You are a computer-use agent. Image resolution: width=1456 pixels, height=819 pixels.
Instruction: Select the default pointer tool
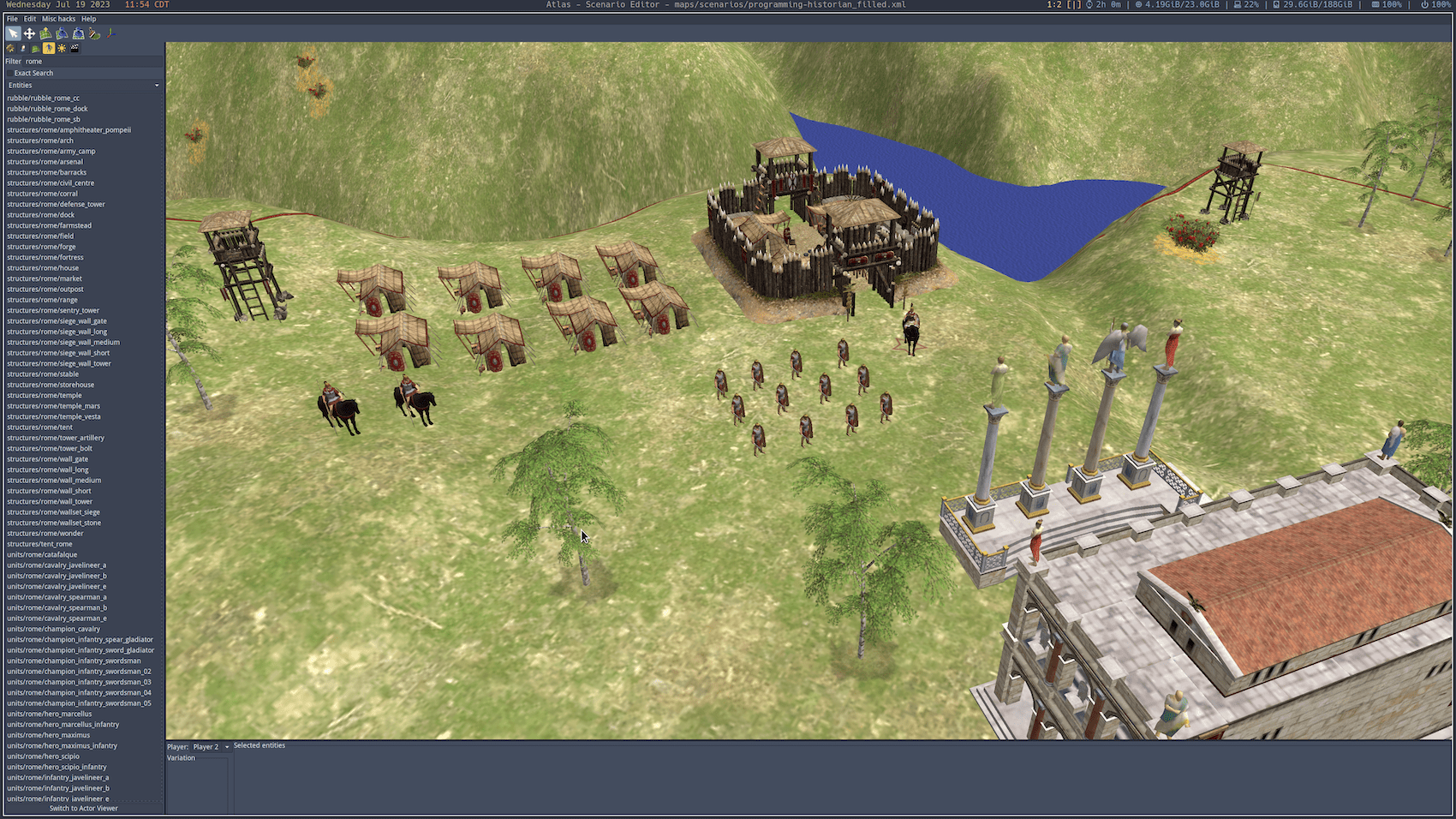point(14,33)
